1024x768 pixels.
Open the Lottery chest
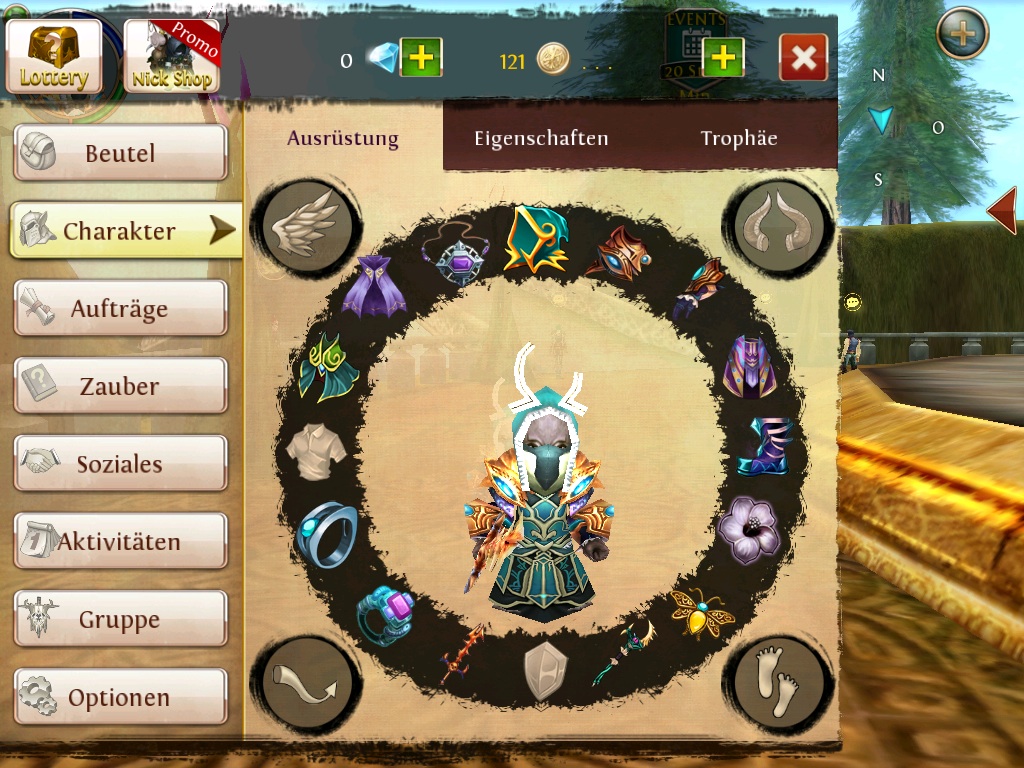coord(54,56)
